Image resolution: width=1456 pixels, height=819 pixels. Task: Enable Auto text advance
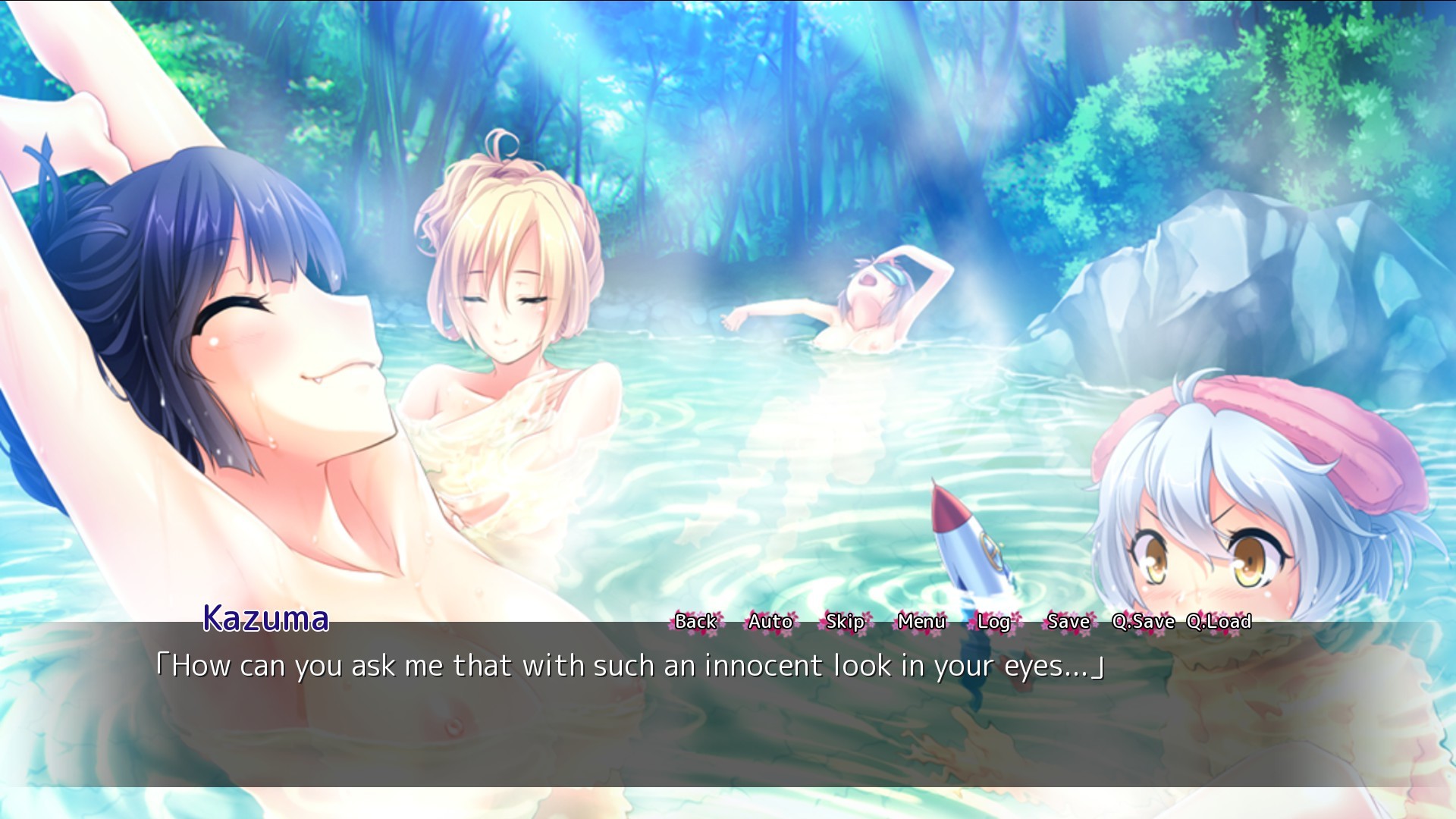(x=770, y=622)
